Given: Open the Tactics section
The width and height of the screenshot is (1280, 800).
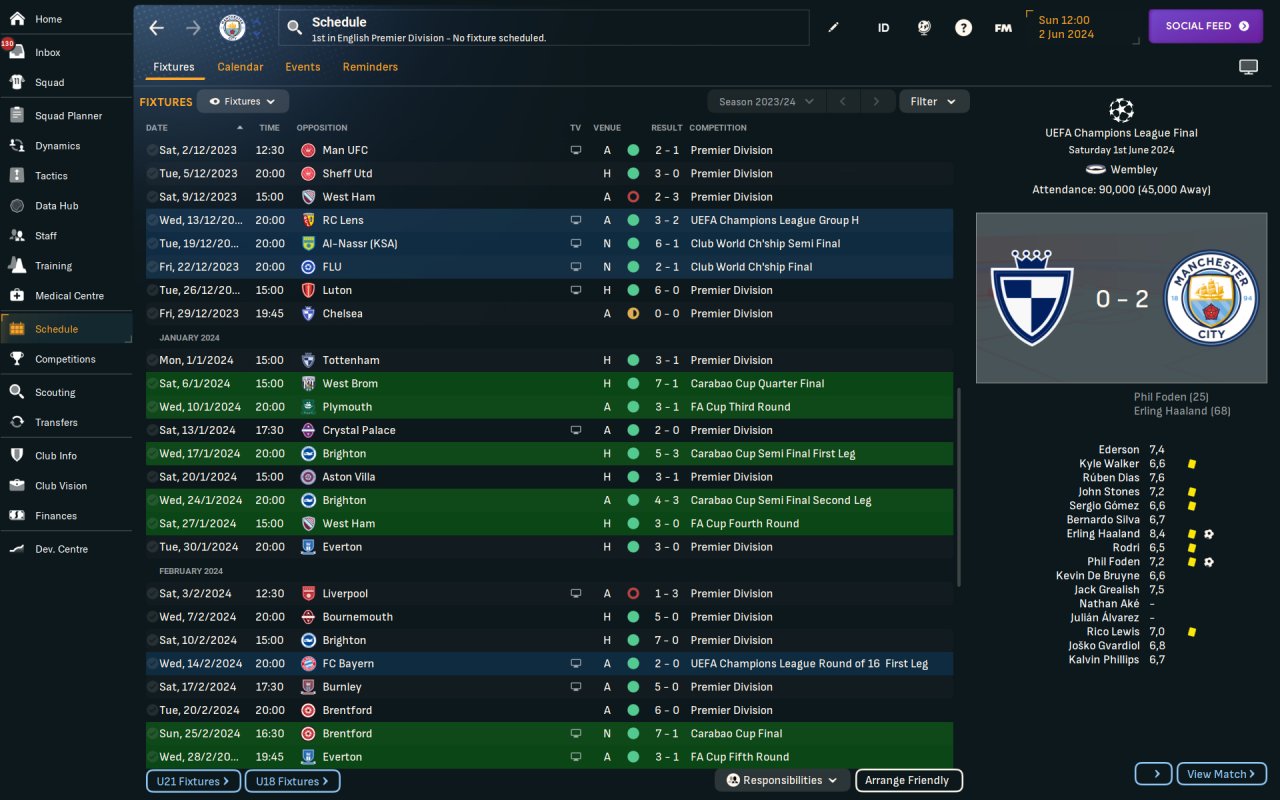Looking at the screenshot, I should pyautogui.click(x=51, y=176).
